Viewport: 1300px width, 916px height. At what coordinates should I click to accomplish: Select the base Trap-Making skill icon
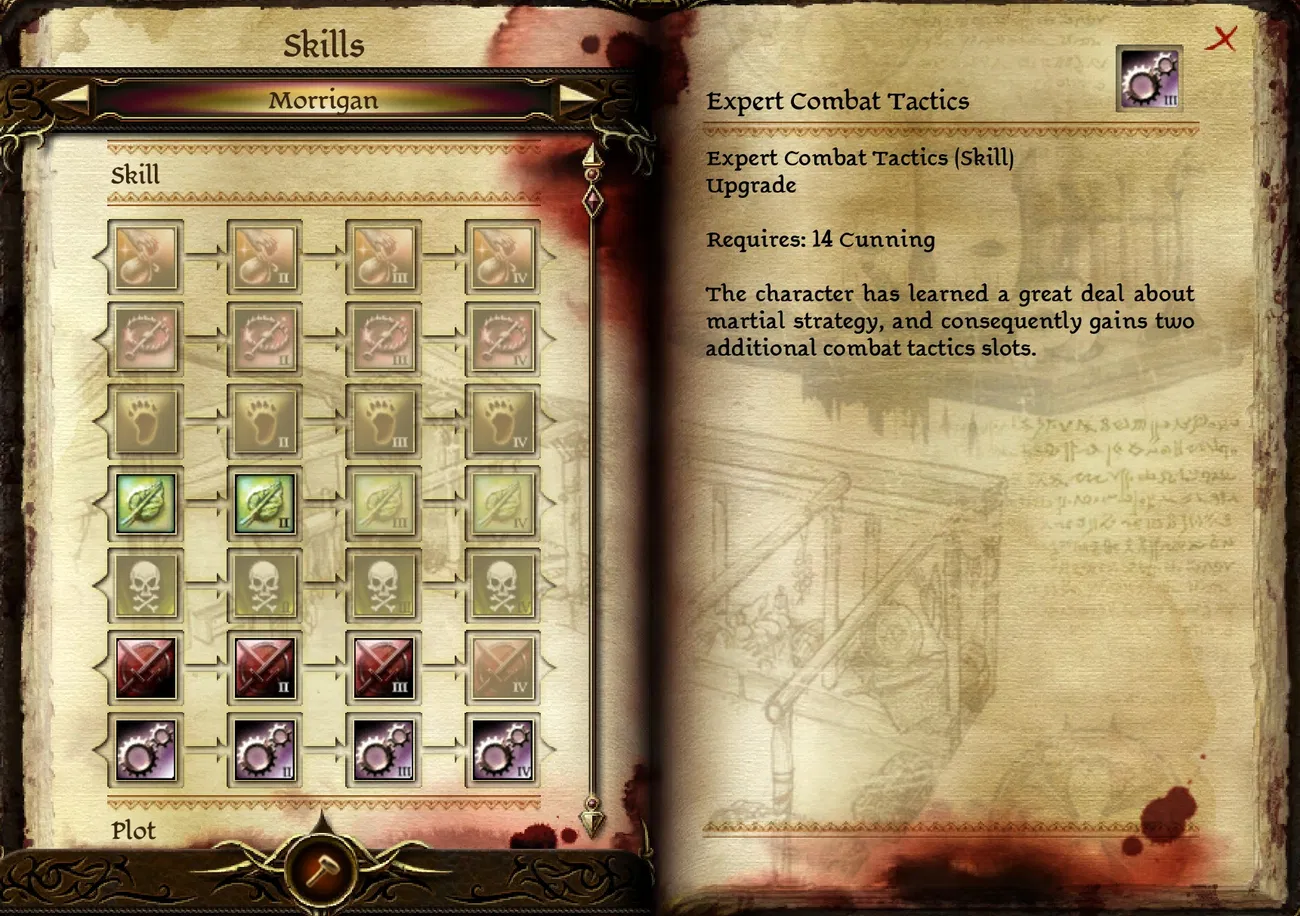[x=146, y=340]
